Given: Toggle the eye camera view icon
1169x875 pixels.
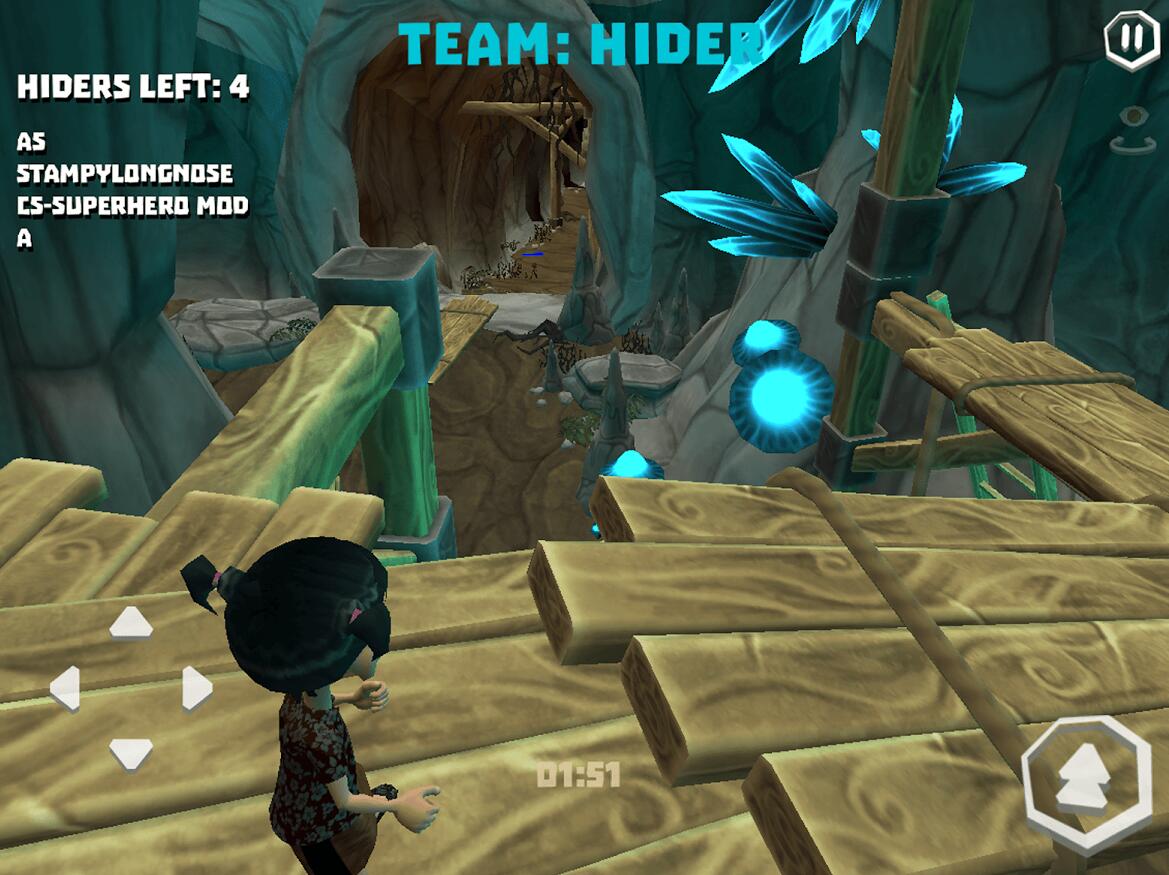Looking at the screenshot, I should pos(1133,131).
